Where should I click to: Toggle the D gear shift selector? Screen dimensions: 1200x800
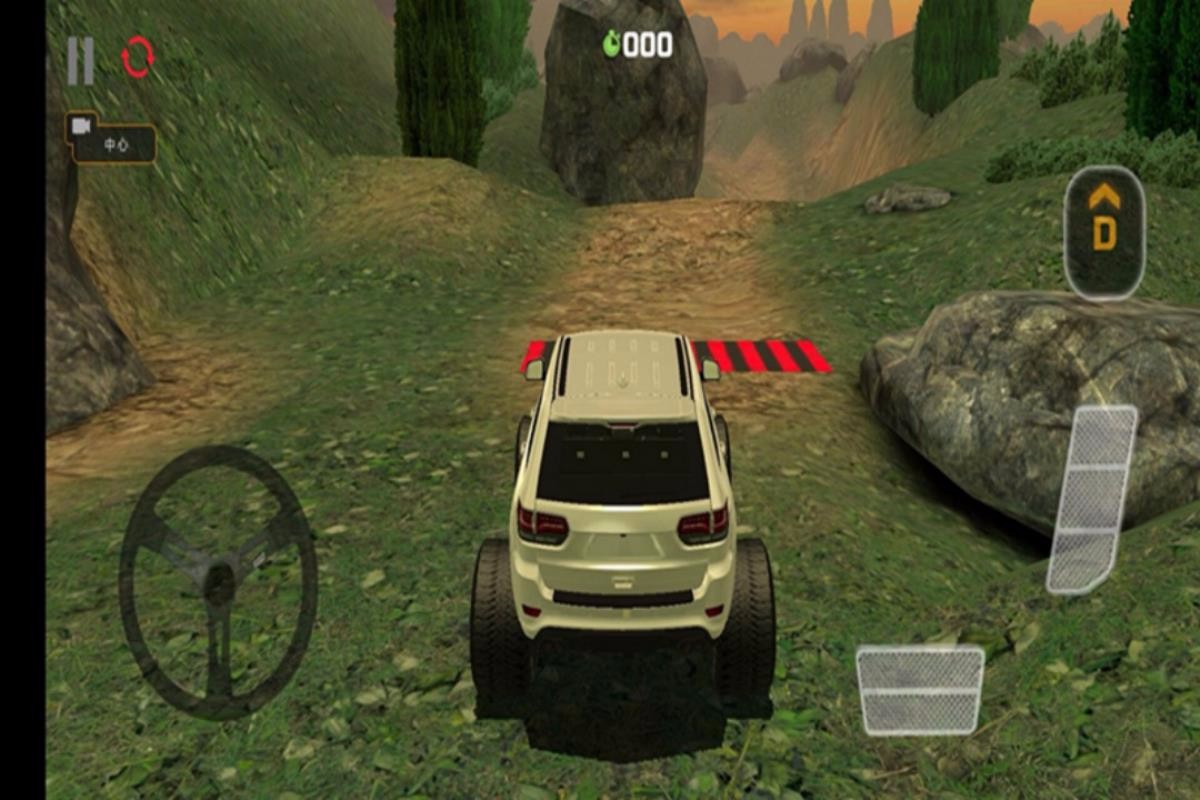[1104, 231]
